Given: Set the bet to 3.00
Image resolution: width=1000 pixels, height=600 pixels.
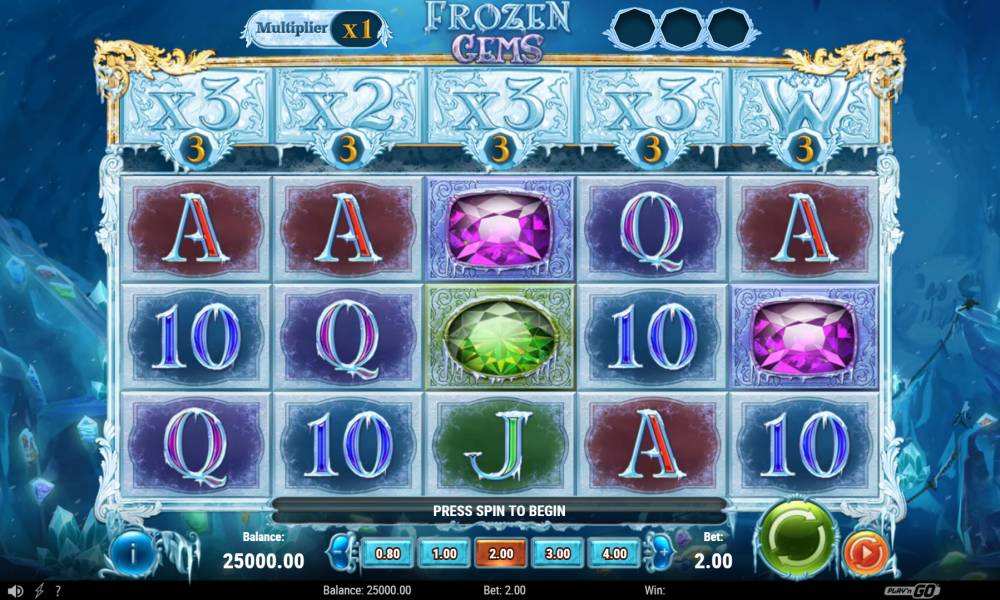Looking at the screenshot, I should click(557, 553).
